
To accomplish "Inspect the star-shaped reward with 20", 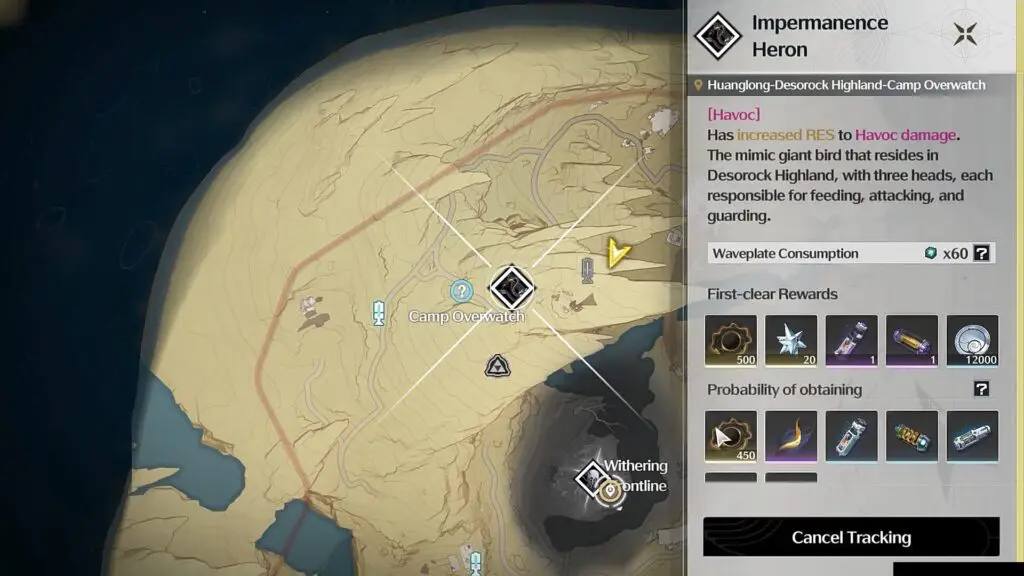I will [x=791, y=341].
